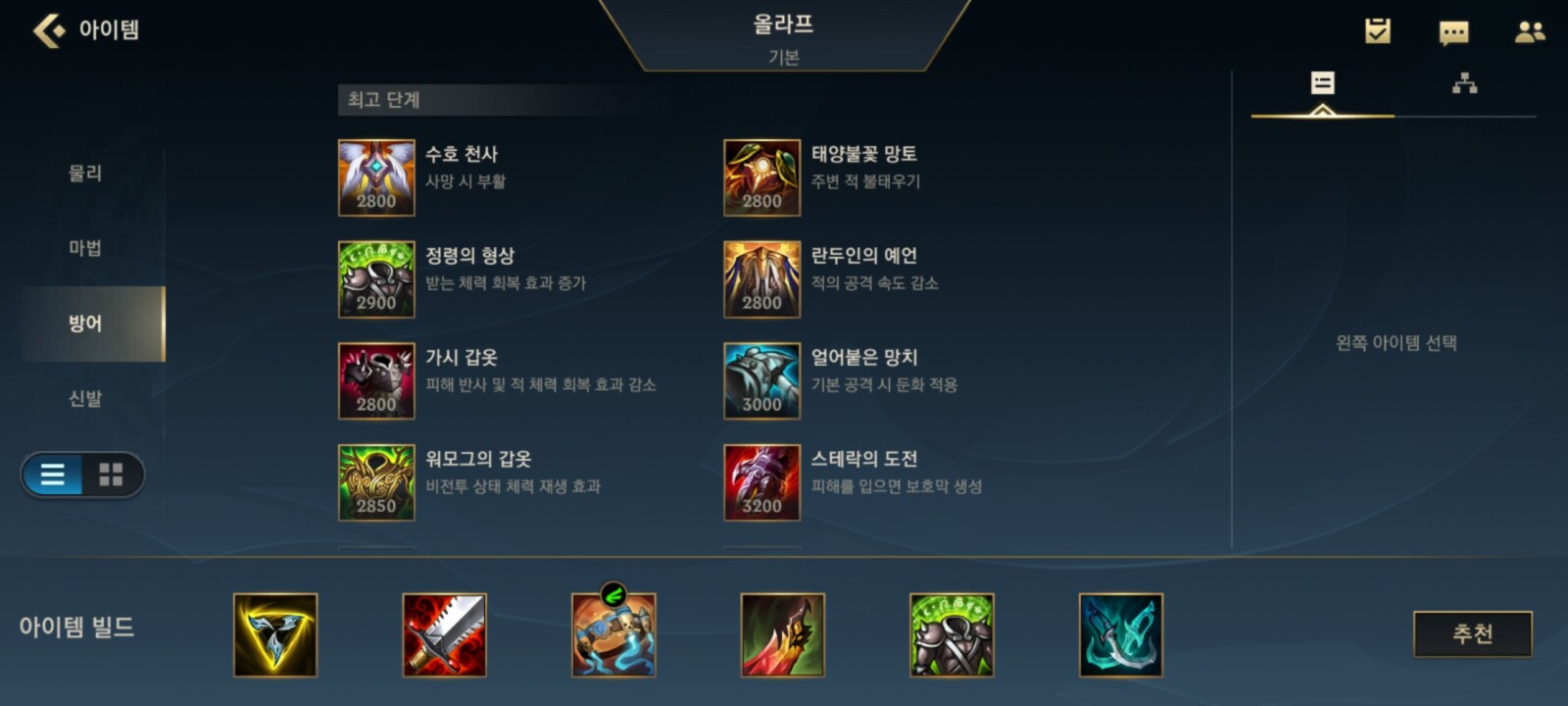Switch to the item tree tab
This screenshot has height=706, width=1568.
pos(1464,84)
